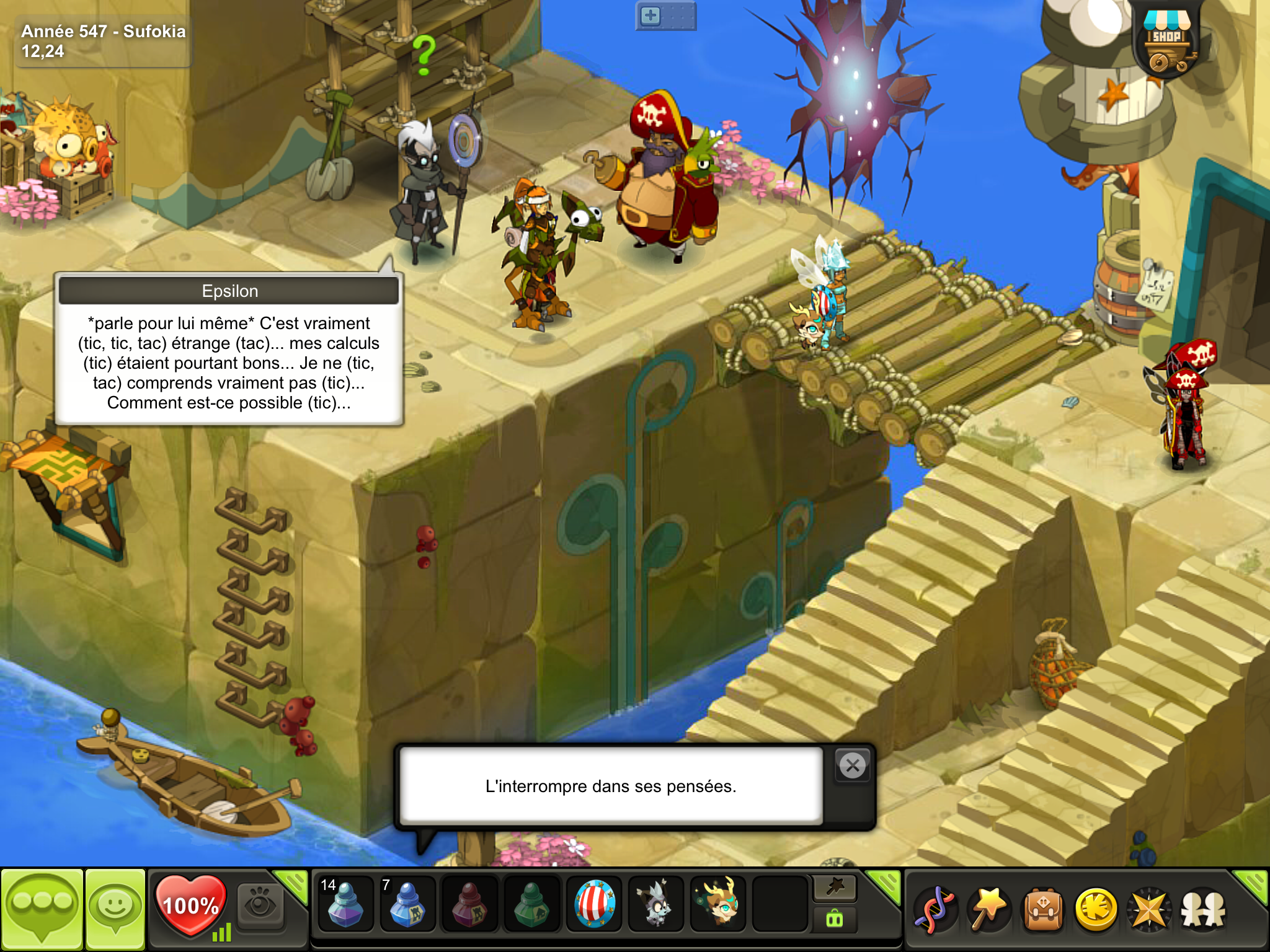The height and width of the screenshot is (952, 1270).
Task: Open the inventory backpack
Action: point(1043,910)
